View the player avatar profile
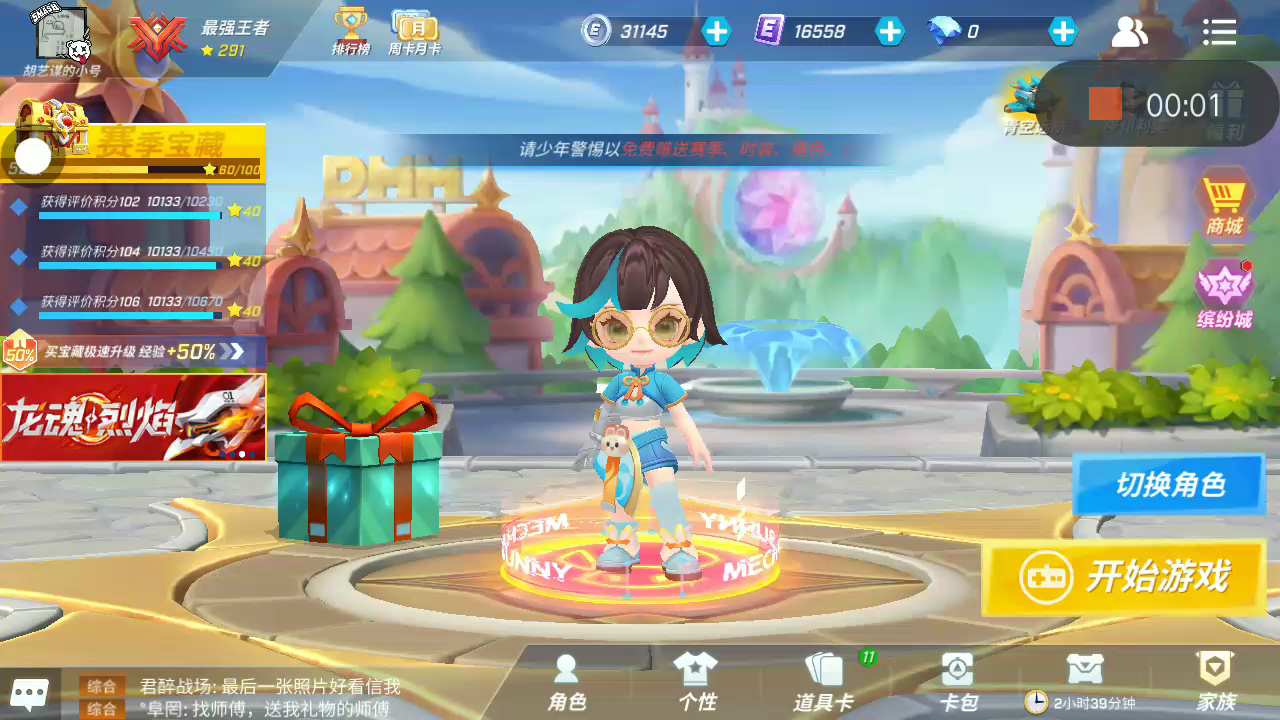1280x720 pixels. coord(61,34)
